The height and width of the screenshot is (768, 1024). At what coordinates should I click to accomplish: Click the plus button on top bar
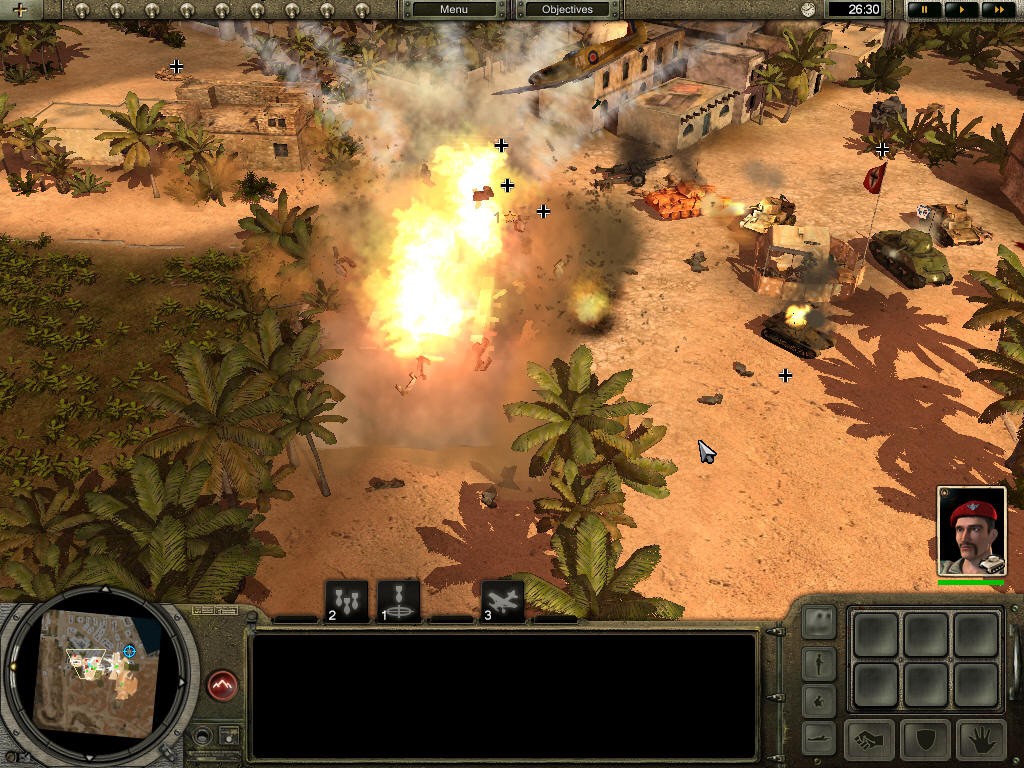coord(19,10)
